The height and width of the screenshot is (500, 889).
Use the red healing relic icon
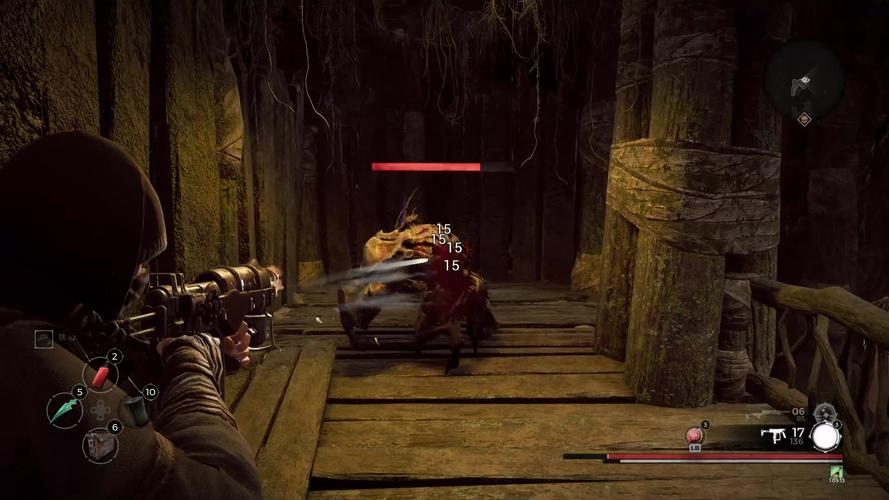pos(691,436)
